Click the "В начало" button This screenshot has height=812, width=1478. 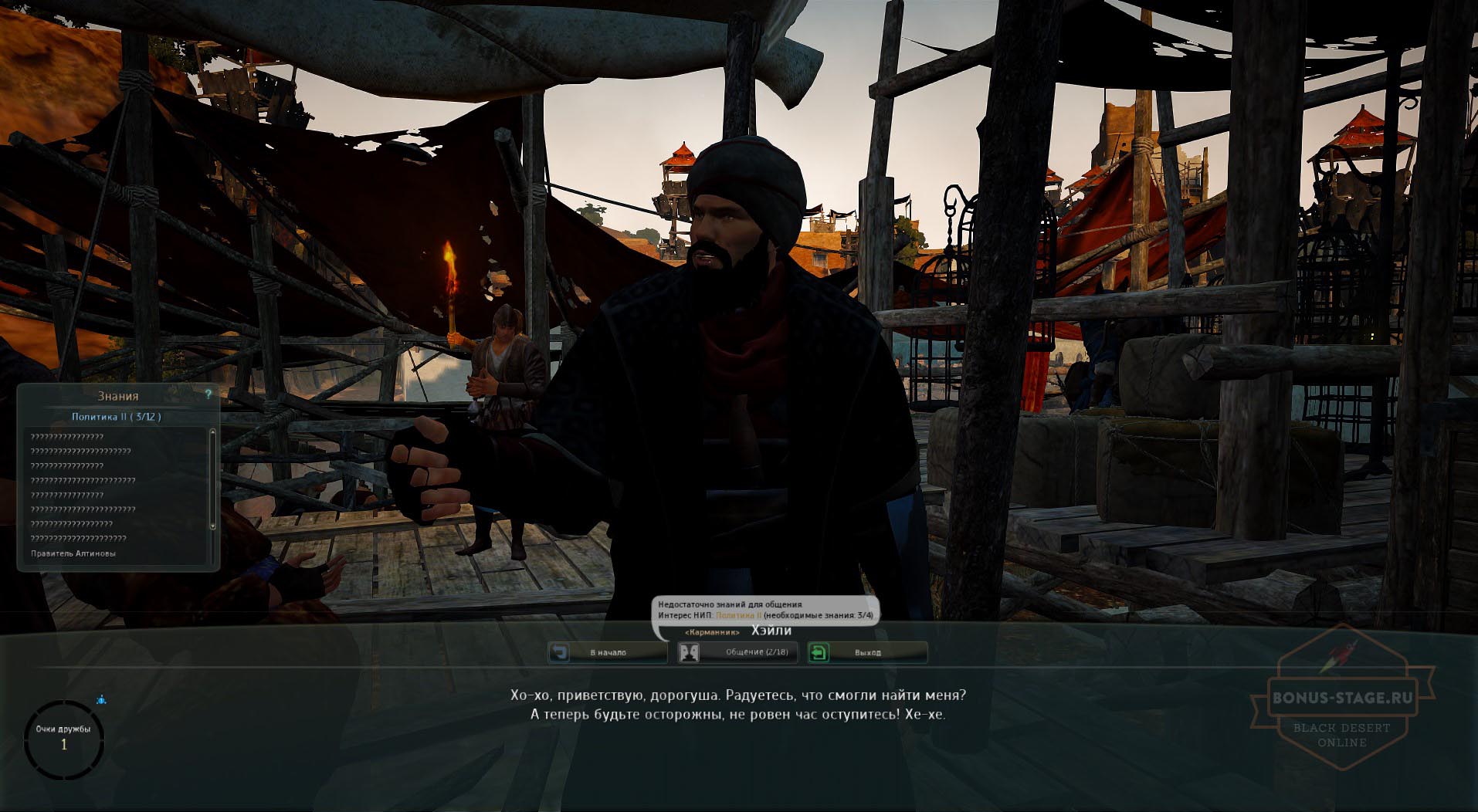pyautogui.click(x=607, y=653)
